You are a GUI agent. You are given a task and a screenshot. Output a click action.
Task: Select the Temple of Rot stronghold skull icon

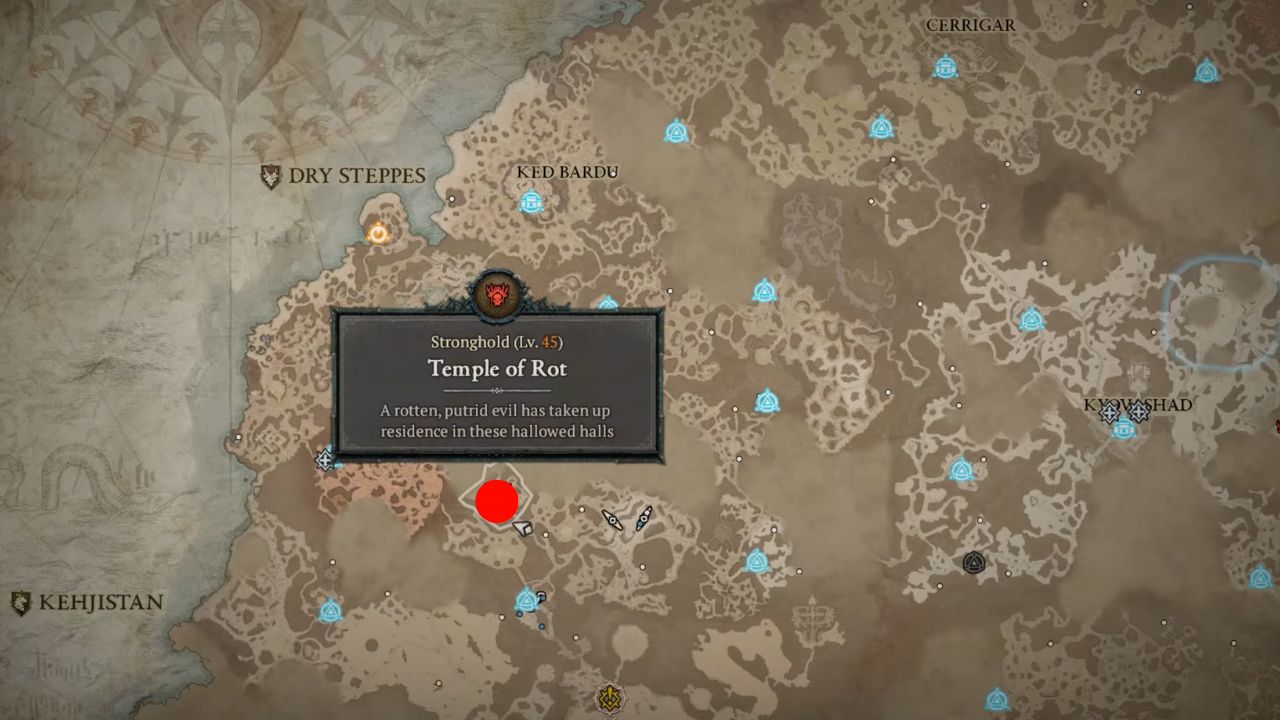497,291
